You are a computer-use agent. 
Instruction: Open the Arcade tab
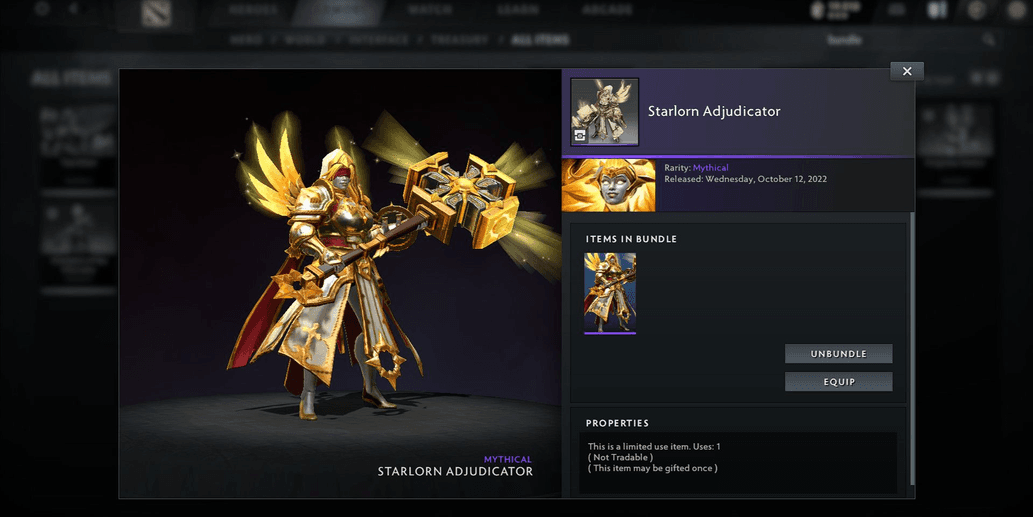click(607, 10)
